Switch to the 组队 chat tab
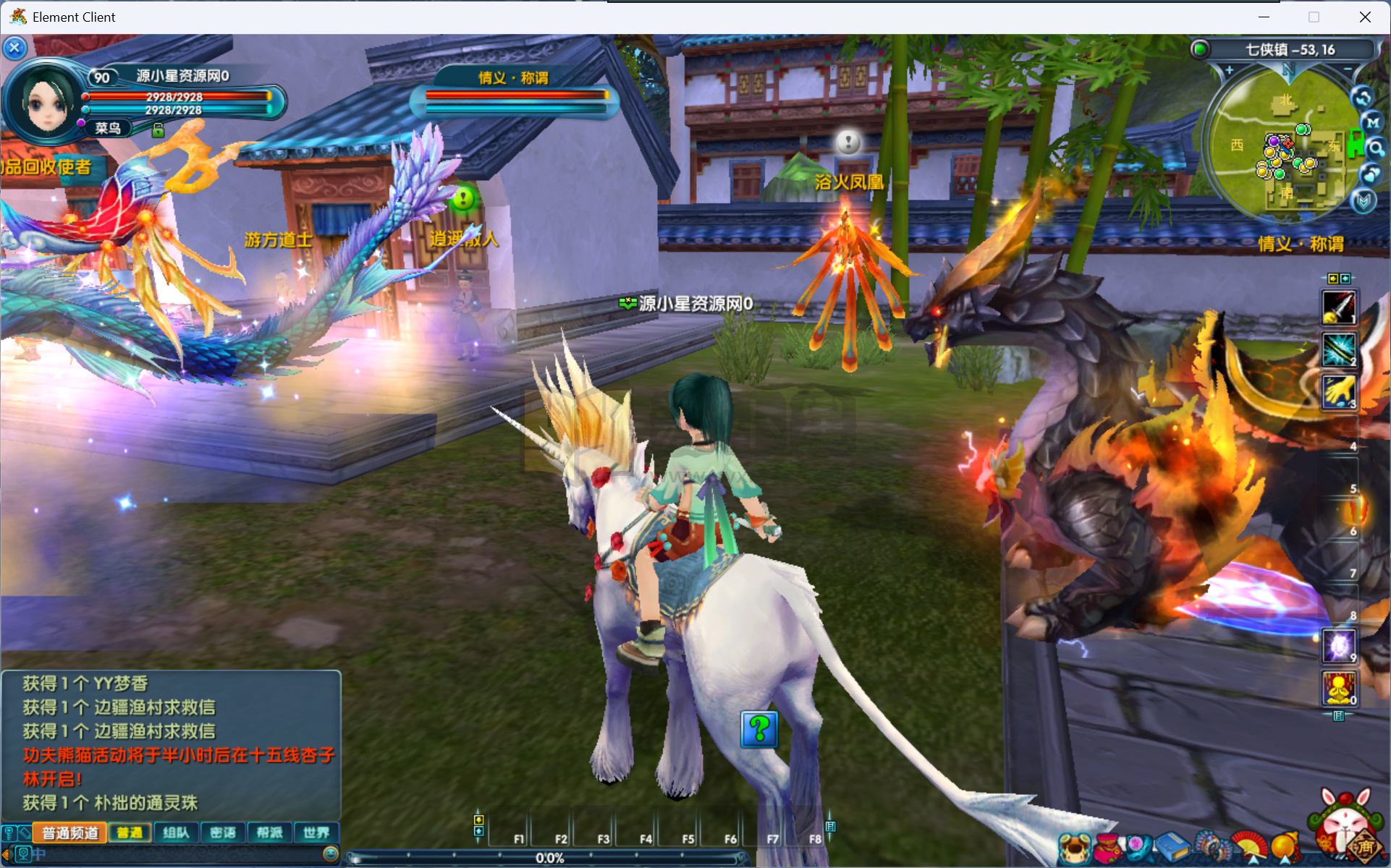Viewport: 1391px width, 868px height. point(176,833)
